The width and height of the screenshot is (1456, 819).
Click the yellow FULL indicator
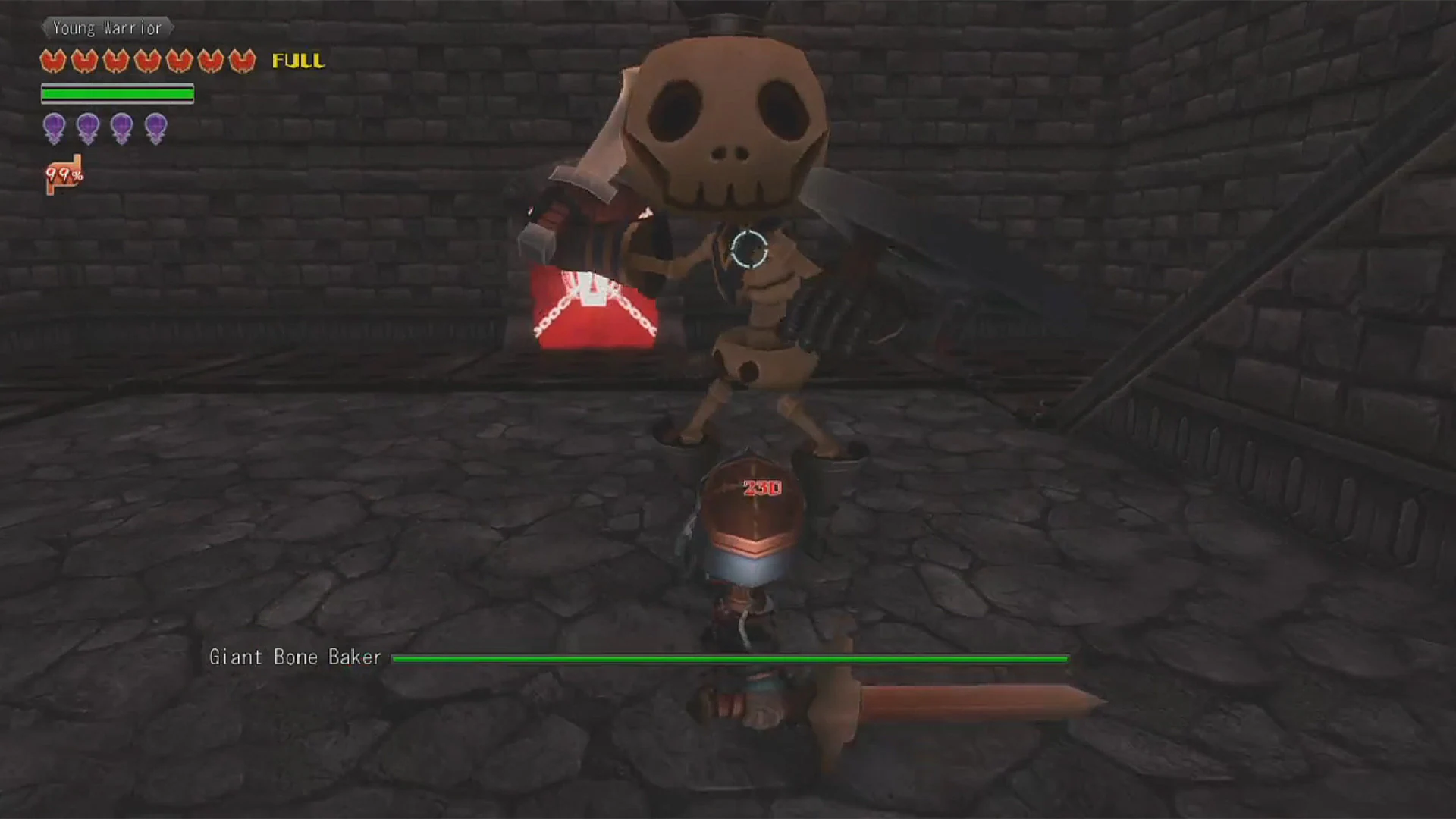[x=297, y=61]
